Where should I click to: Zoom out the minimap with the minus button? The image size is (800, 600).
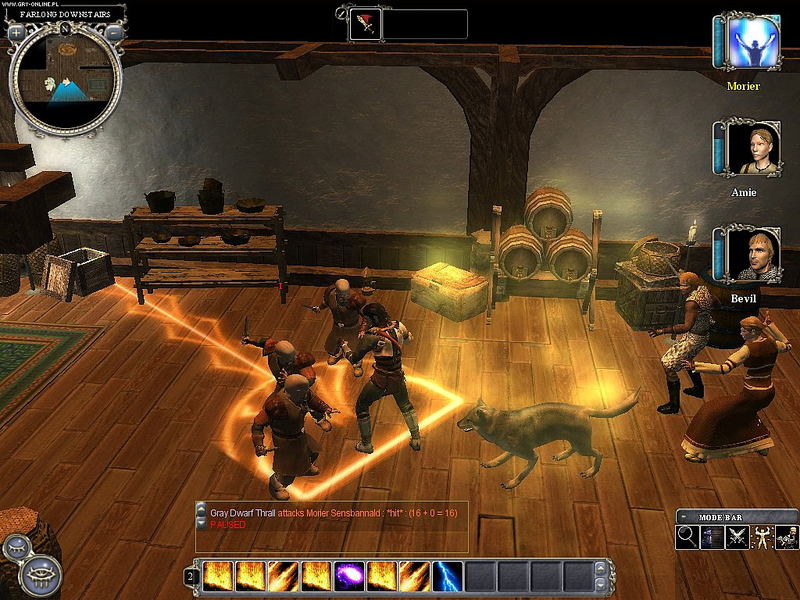pos(114,32)
